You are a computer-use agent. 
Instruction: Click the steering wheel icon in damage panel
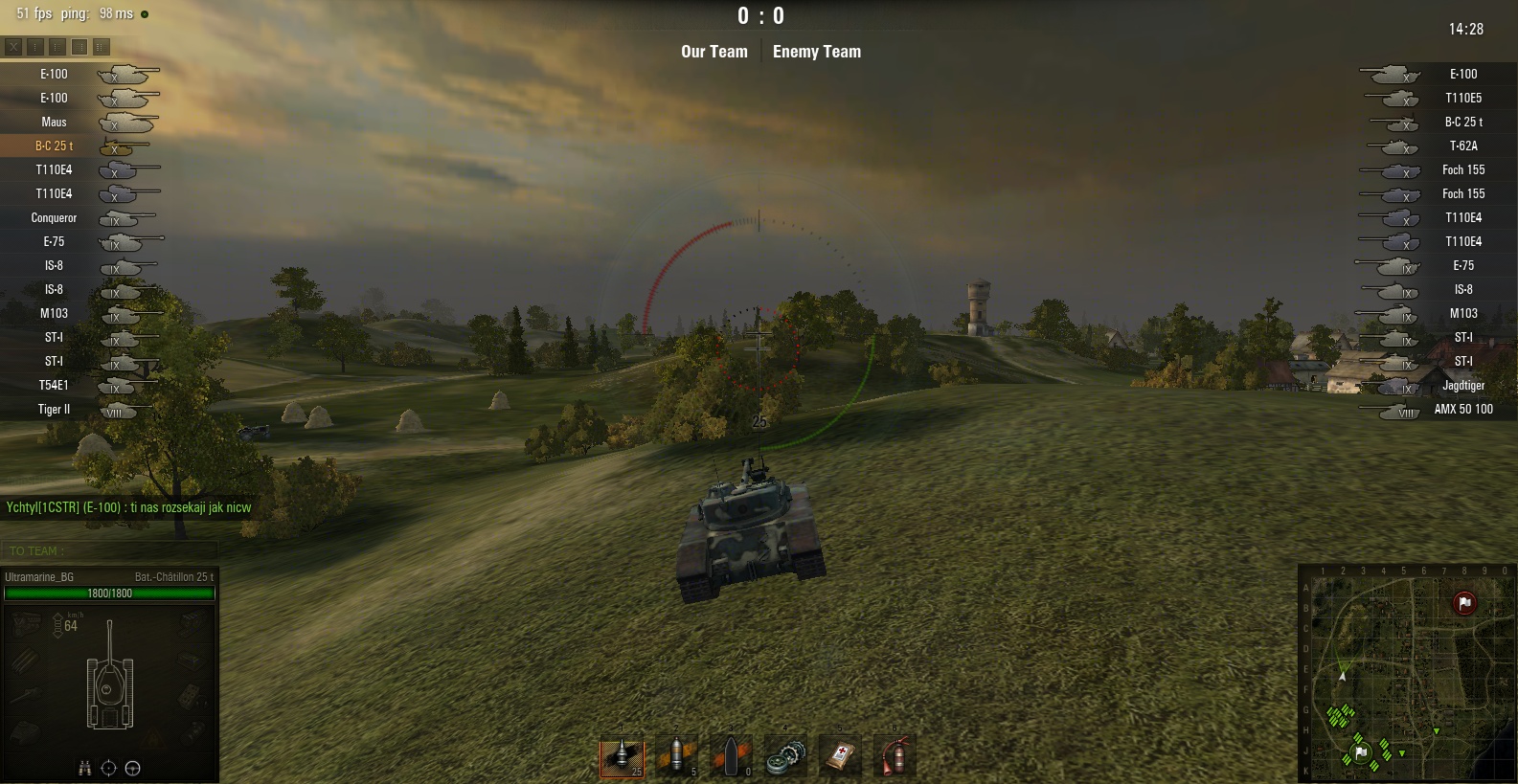pos(133,768)
